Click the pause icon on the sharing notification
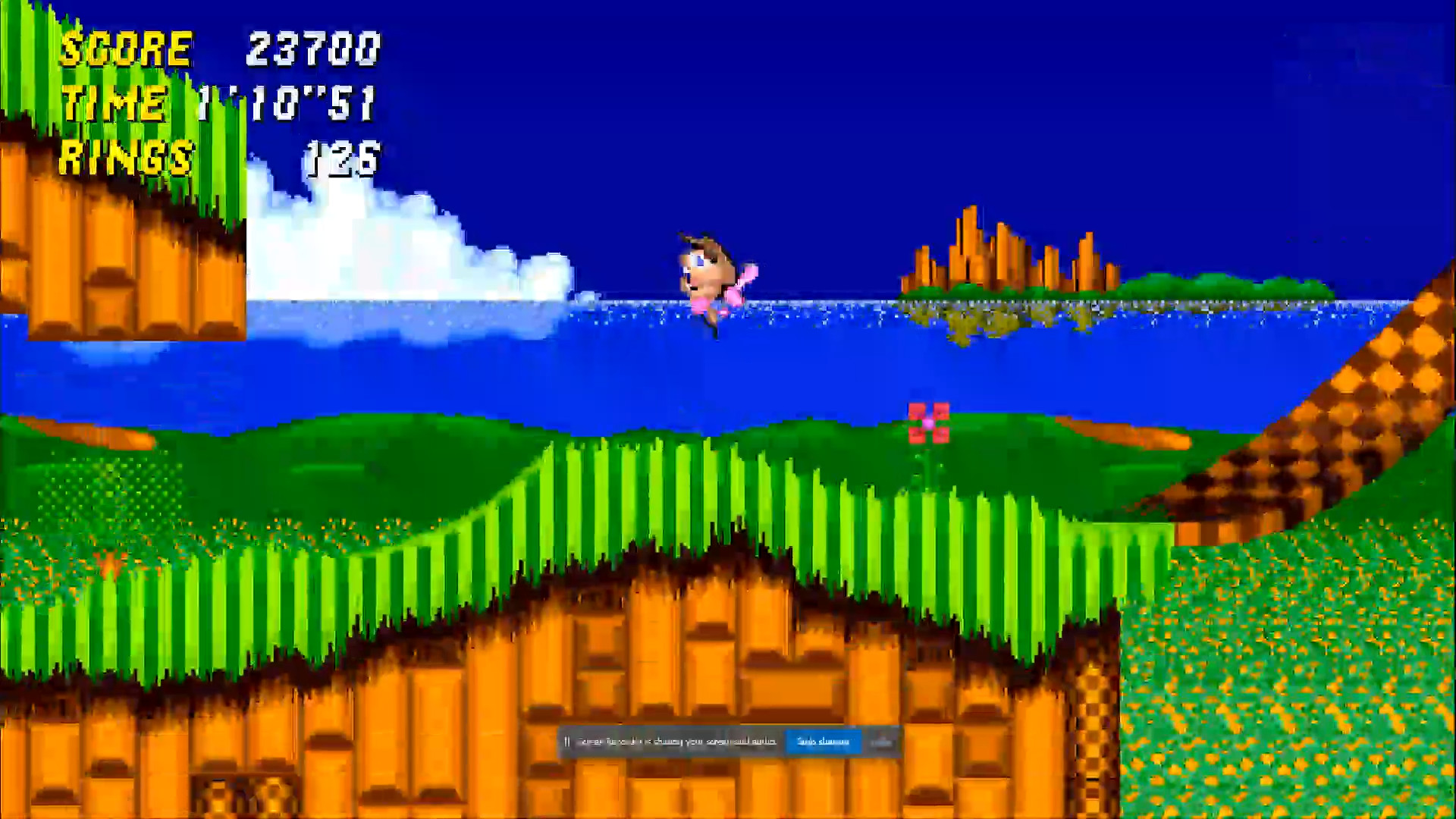This screenshot has height=819, width=1456. (569, 742)
